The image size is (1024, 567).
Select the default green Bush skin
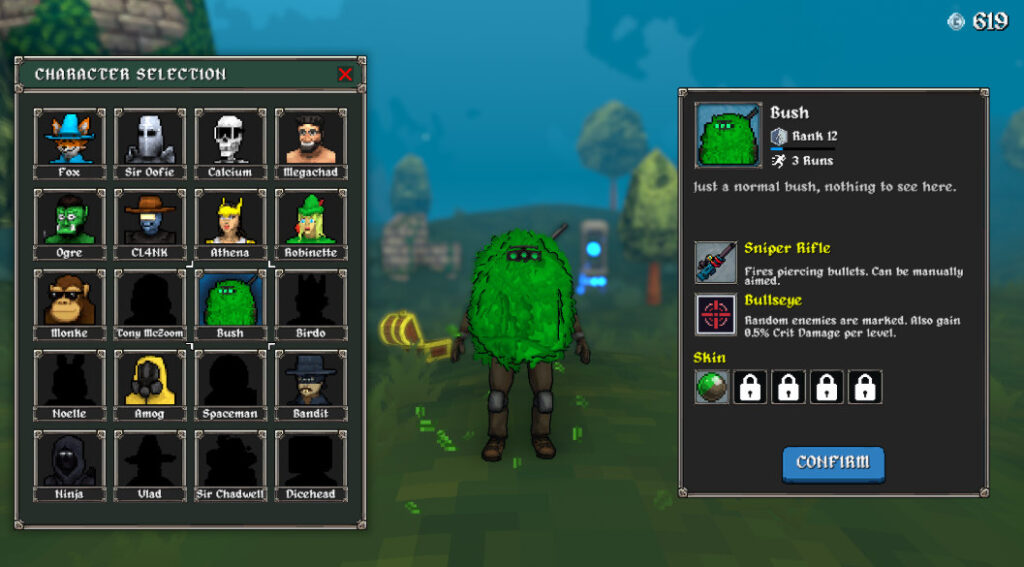(x=712, y=387)
